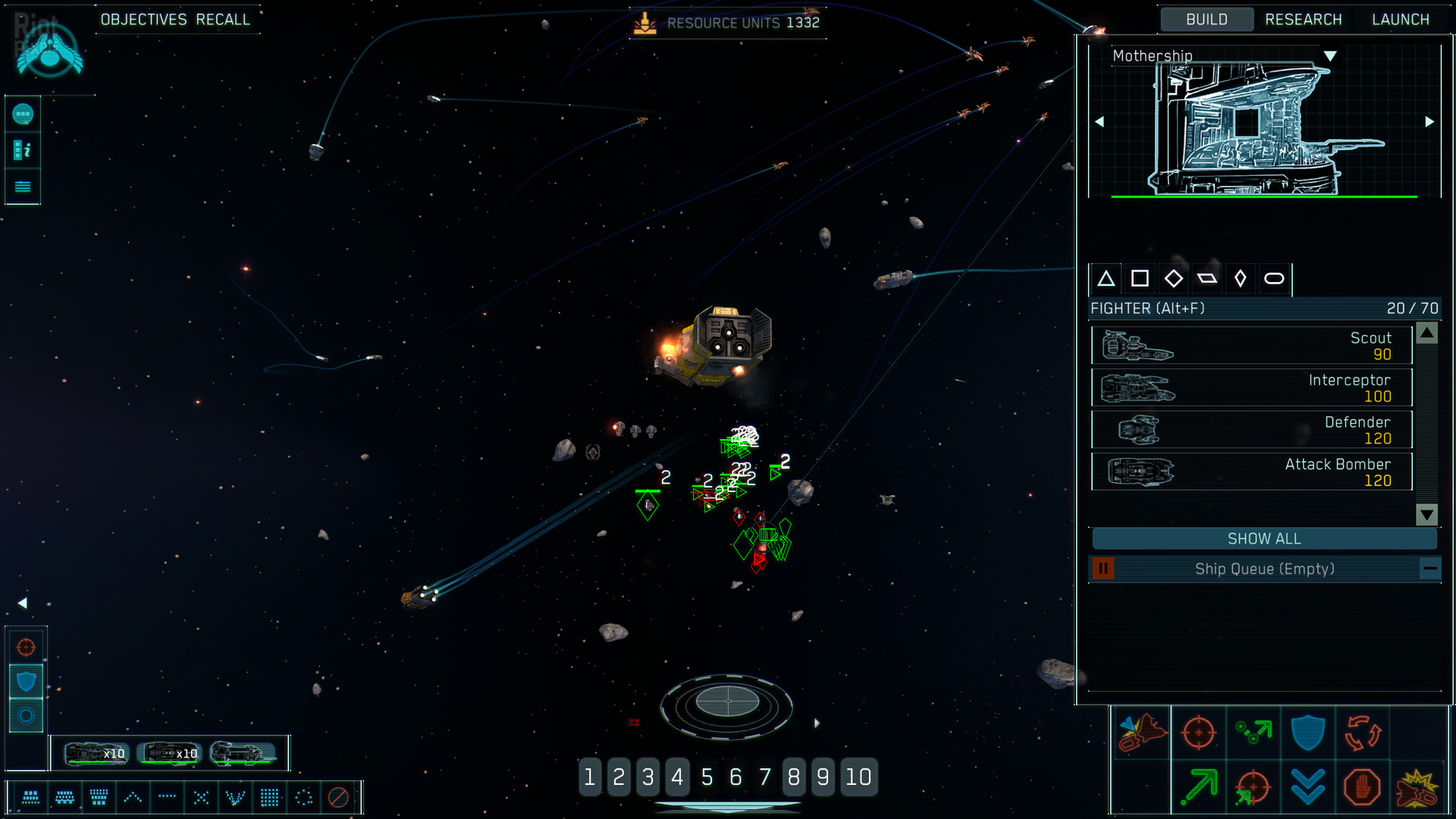
Task: Switch to the Research tab
Action: pyautogui.click(x=1303, y=20)
